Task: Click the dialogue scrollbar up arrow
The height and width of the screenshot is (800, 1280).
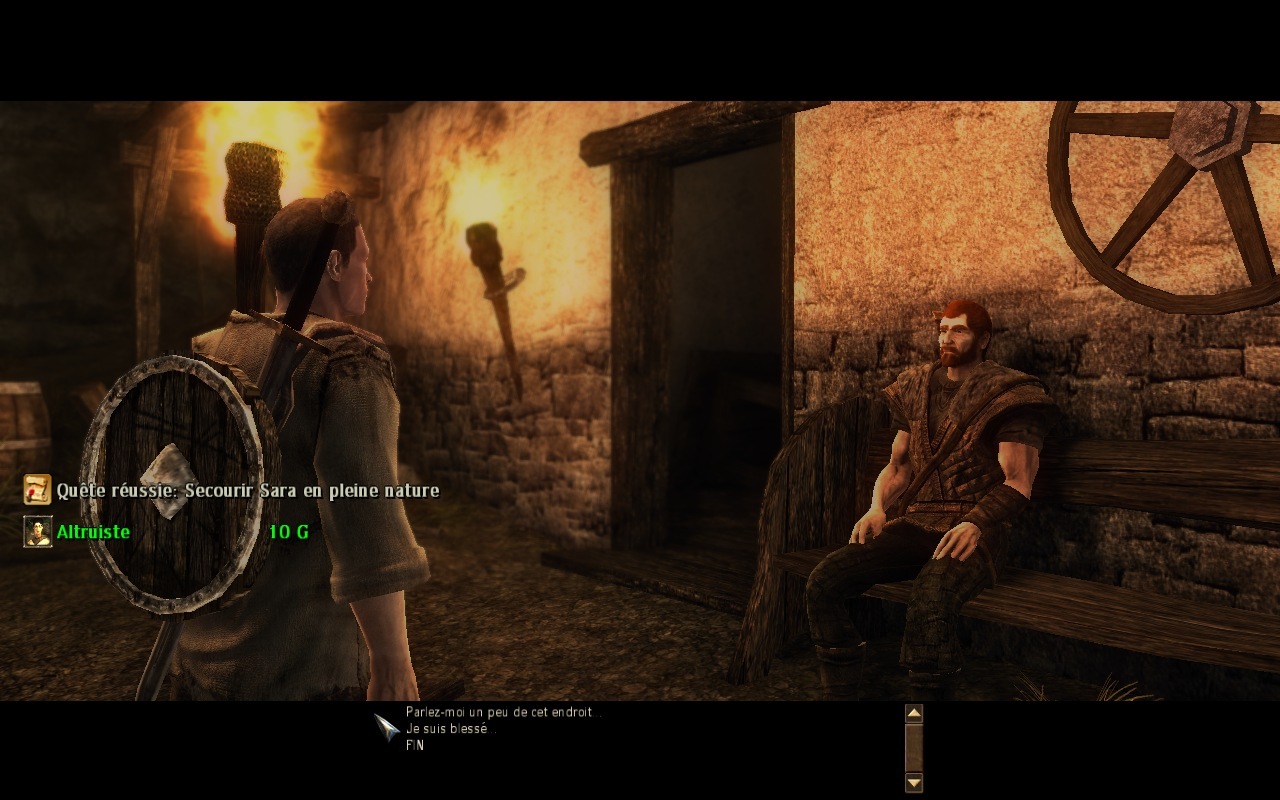Action: point(913,714)
